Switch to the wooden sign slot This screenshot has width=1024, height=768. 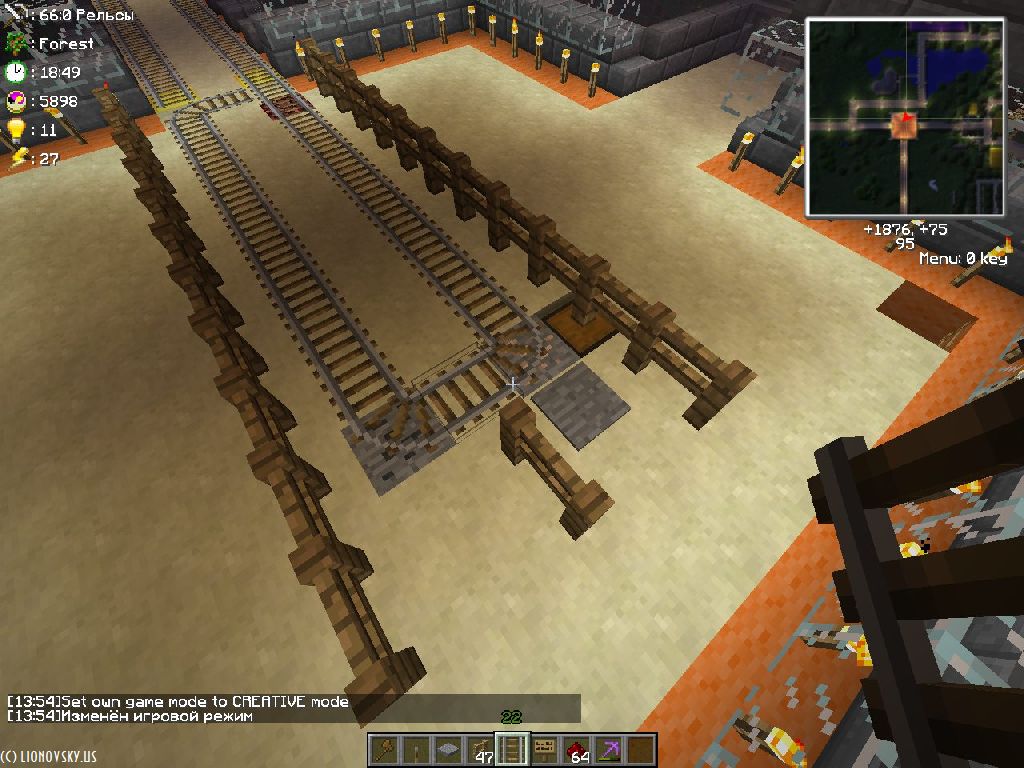point(544,749)
